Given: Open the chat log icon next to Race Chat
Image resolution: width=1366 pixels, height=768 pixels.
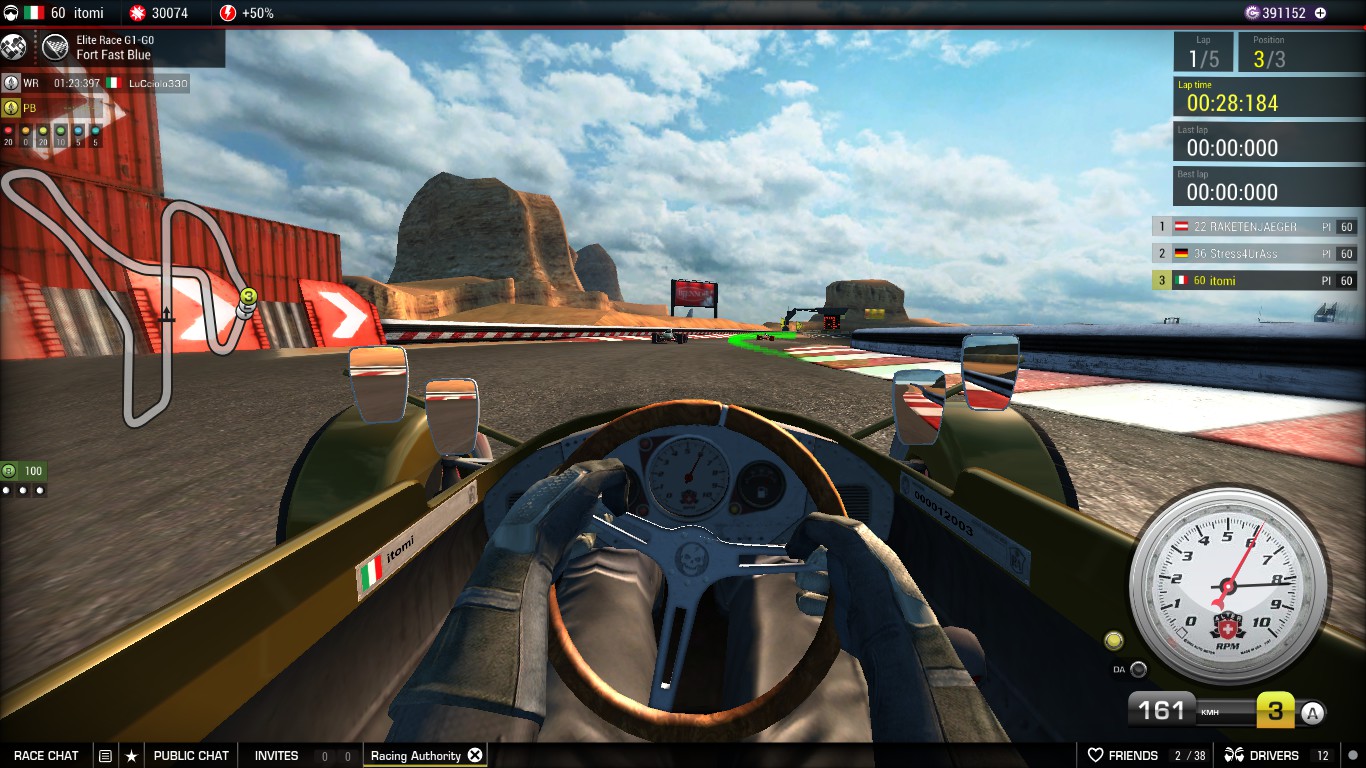Looking at the screenshot, I should [105, 755].
